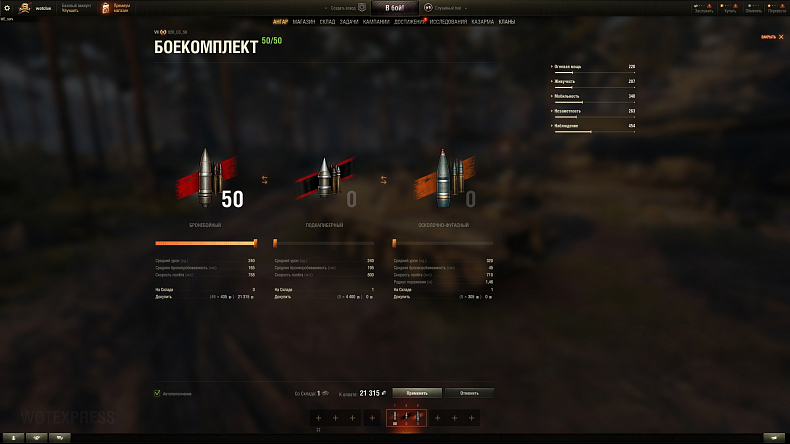Return to the АНГАР tab
This screenshot has width=790, height=444.
click(280, 21)
